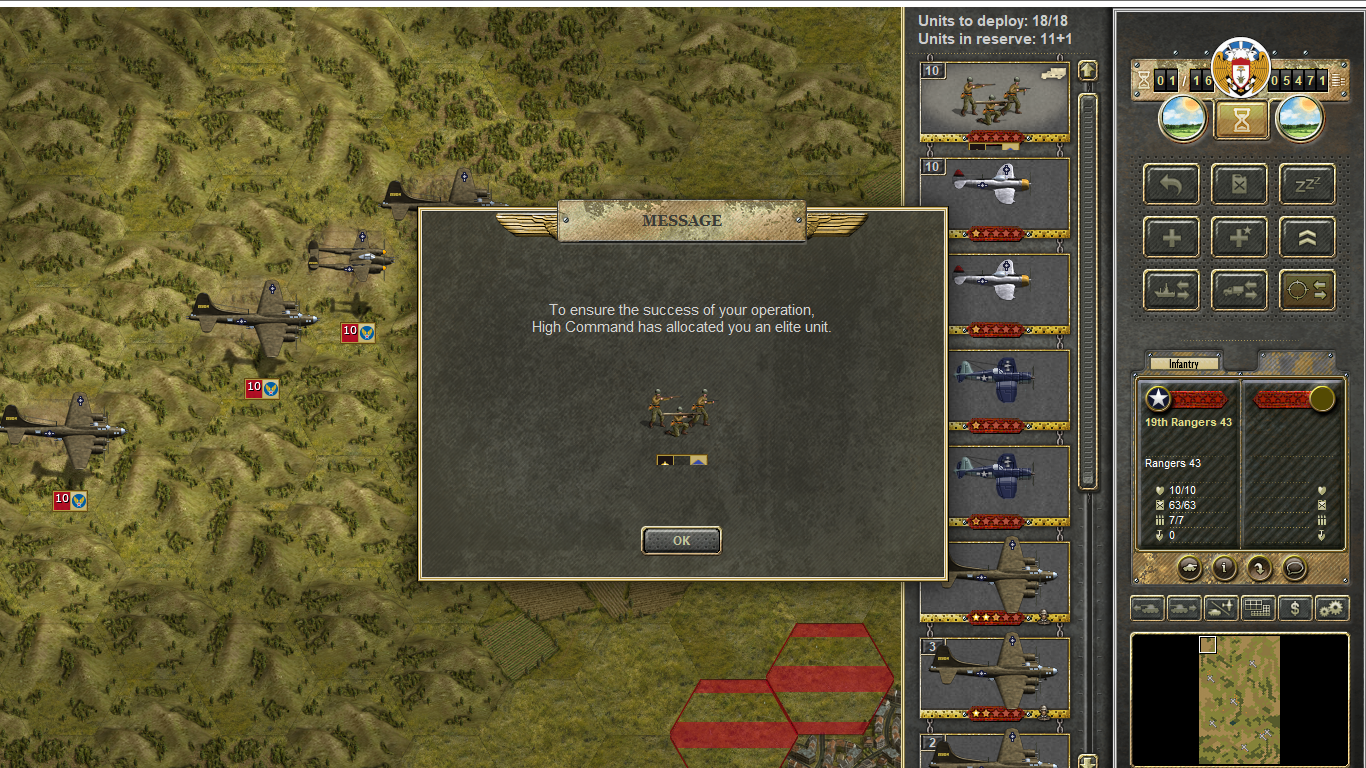This screenshot has width=1366, height=768.
Task: Click the minimap to move the view
Action: point(1239,699)
